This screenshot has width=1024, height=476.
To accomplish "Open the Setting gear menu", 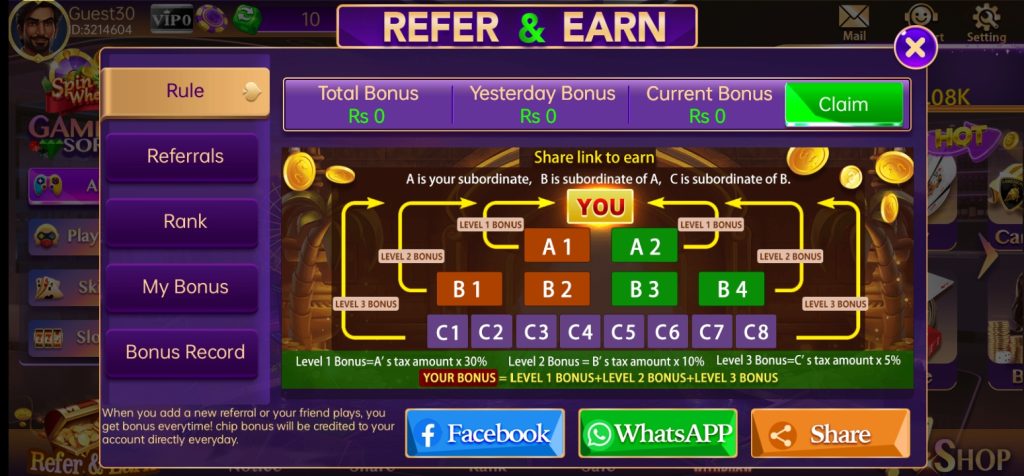I will click(x=986, y=22).
